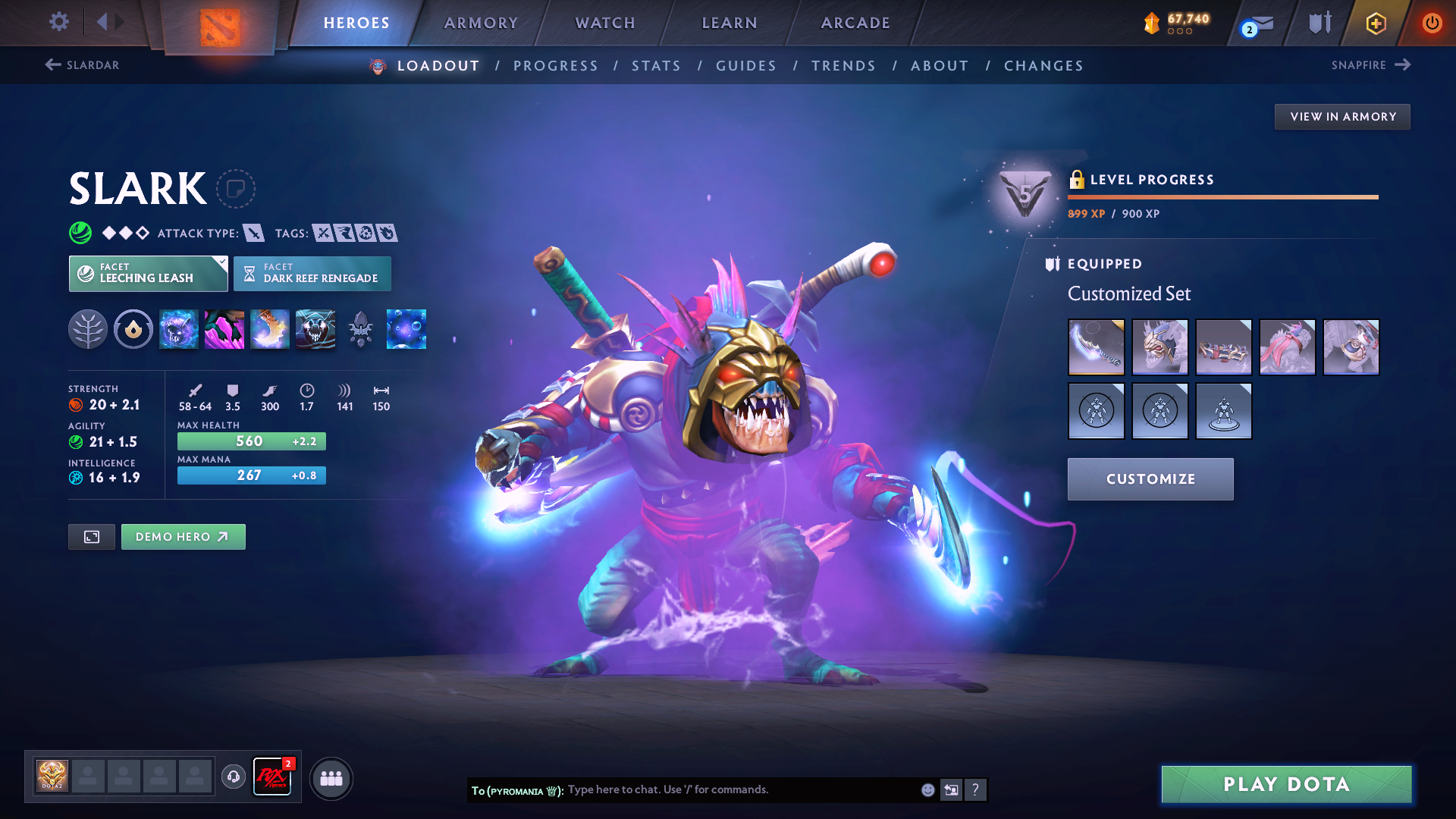The image size is (1456, 819).
Task: Show the Progress section for Slark
Action: pyautogui.click(x=556, y=66)
